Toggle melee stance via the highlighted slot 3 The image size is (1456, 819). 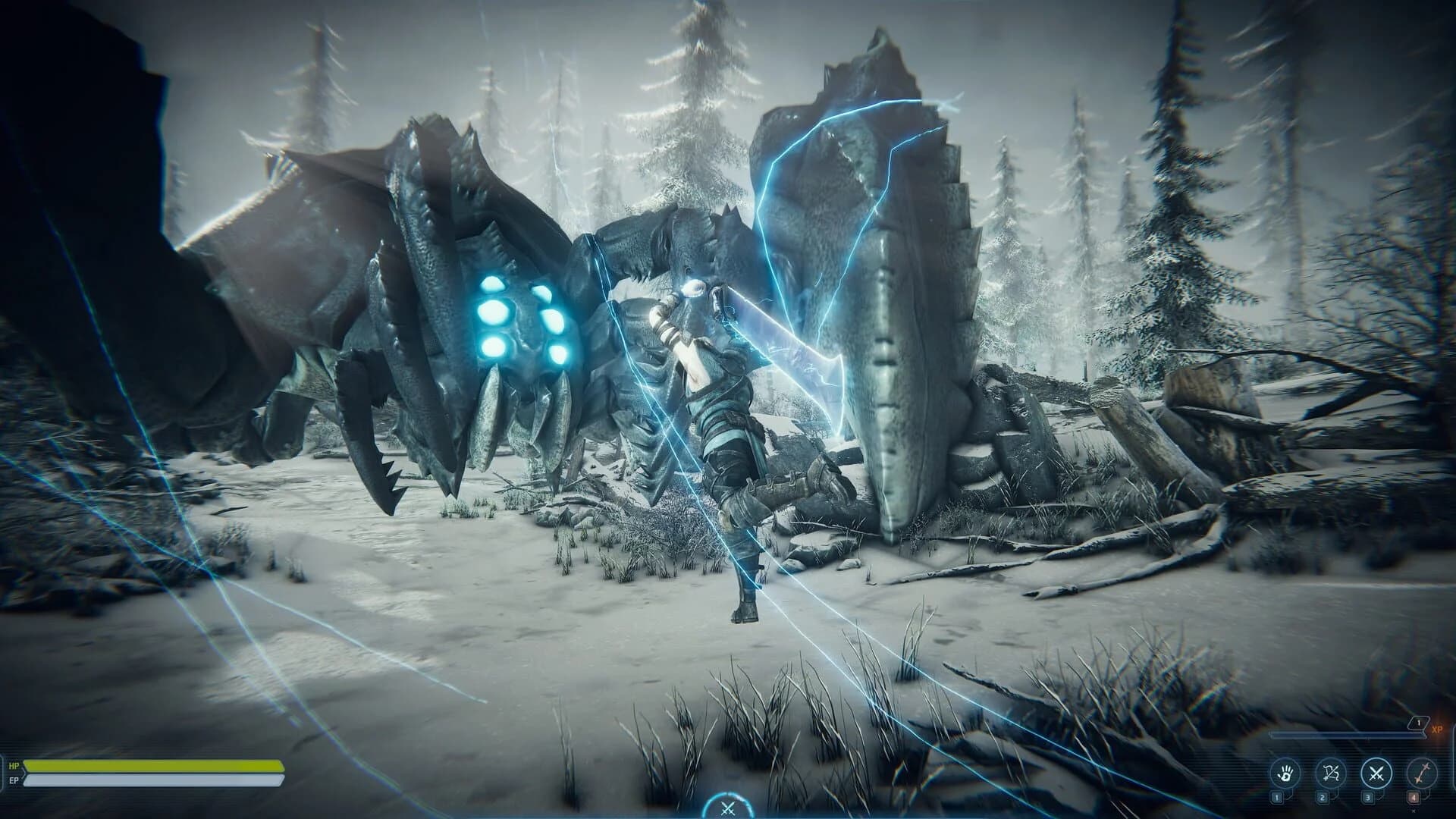click(1376, 773)
